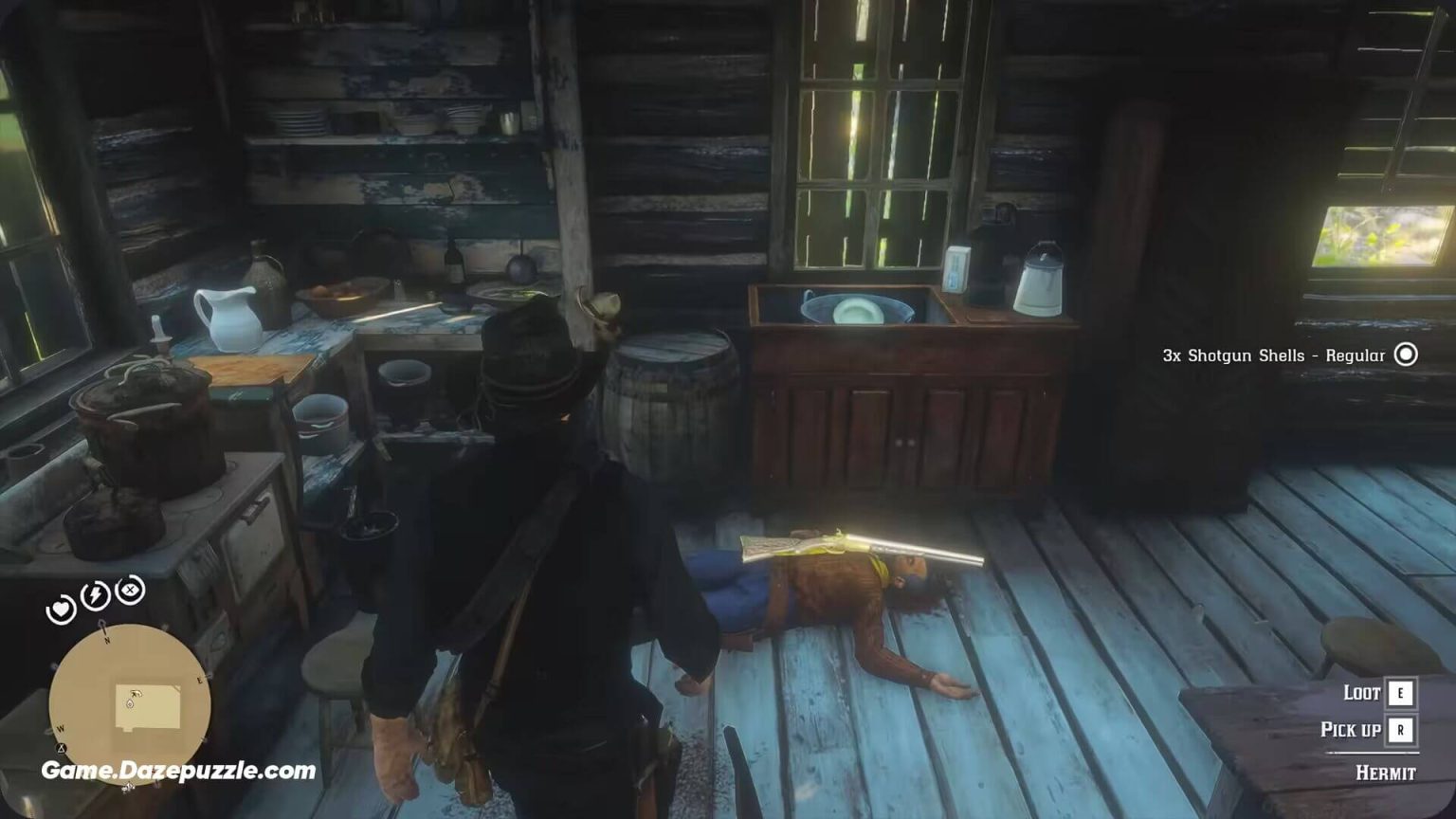The image size is (1456, 819).
Task: Click the Dead Eye meter icon
Action: pyautogui.click(x=130, y=589)
